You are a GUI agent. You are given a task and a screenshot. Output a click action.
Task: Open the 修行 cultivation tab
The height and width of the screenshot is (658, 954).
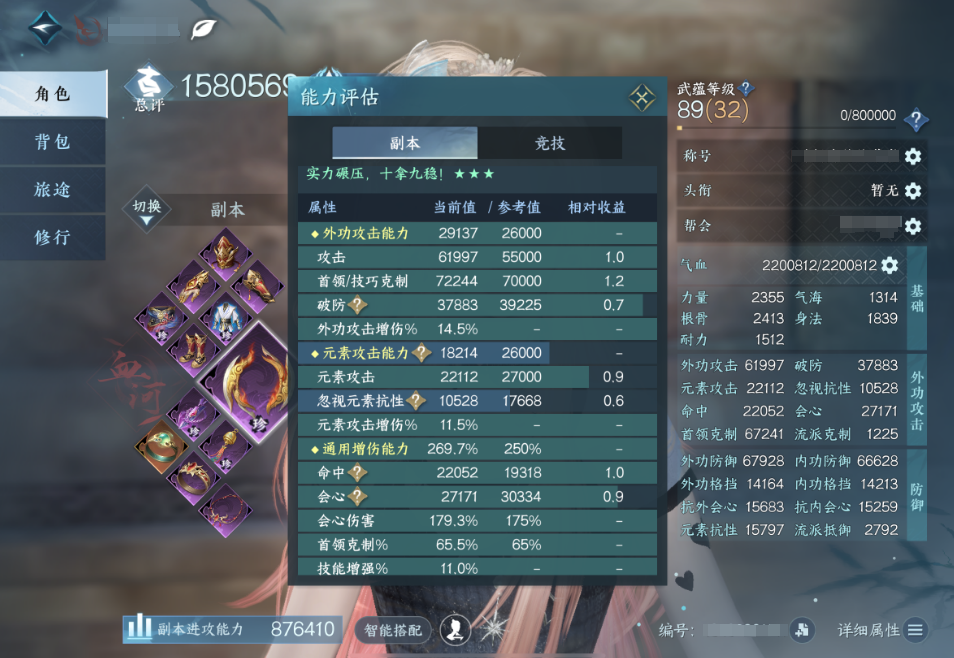click(x=52, y=237)
